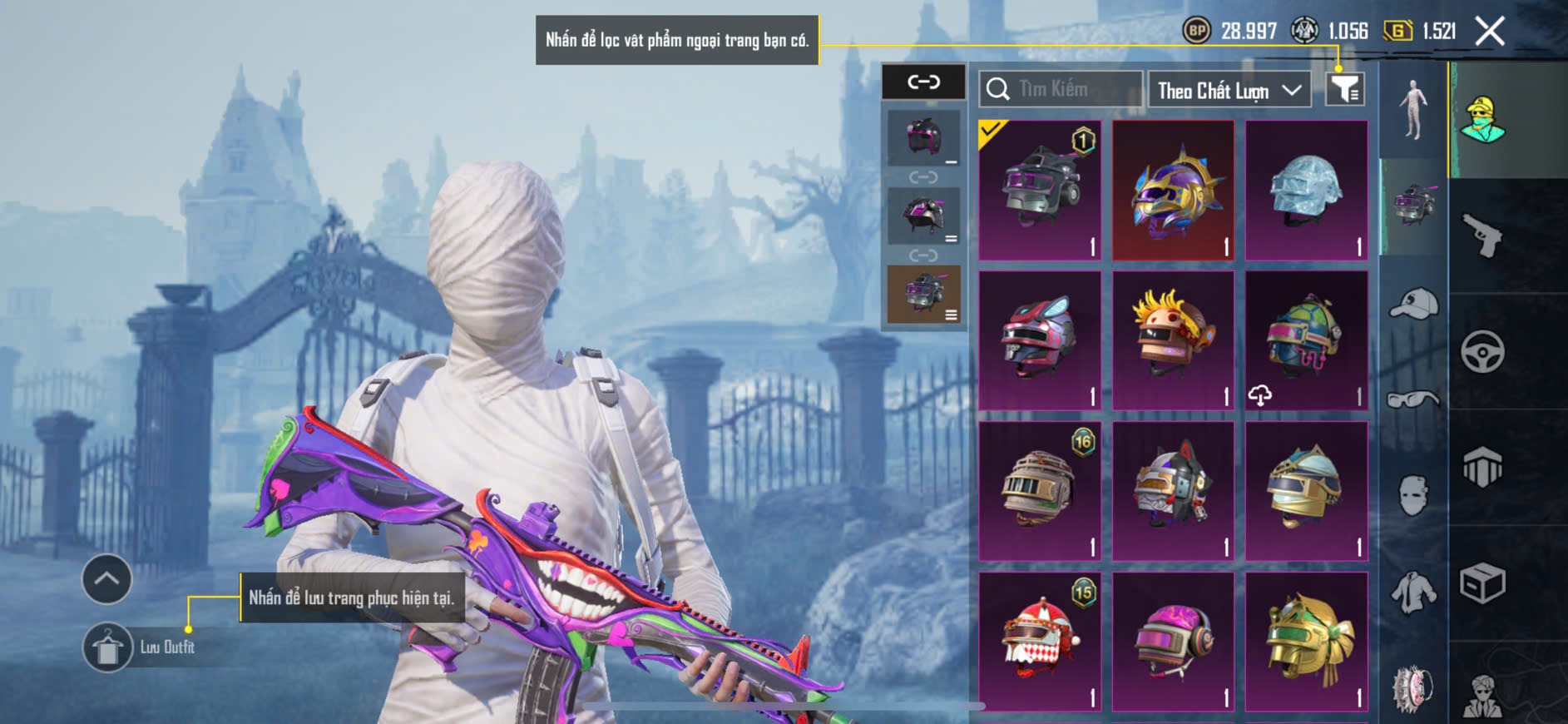The height and width of the screenshot is (724, 1568).
Task: Save the current outfit with Lưu Outfit
Action: (108, 647)
